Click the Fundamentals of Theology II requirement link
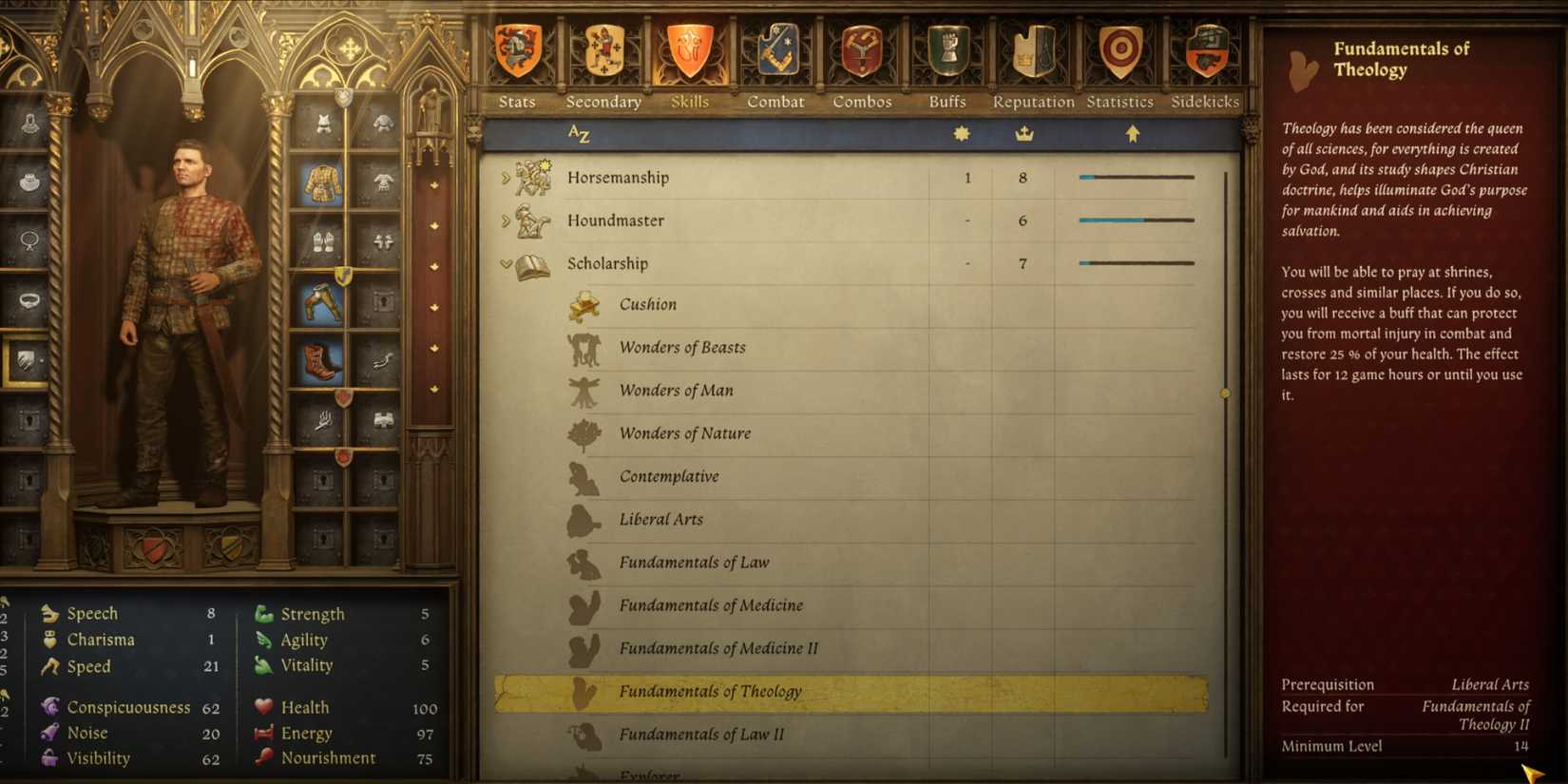 click(1476, 715)
